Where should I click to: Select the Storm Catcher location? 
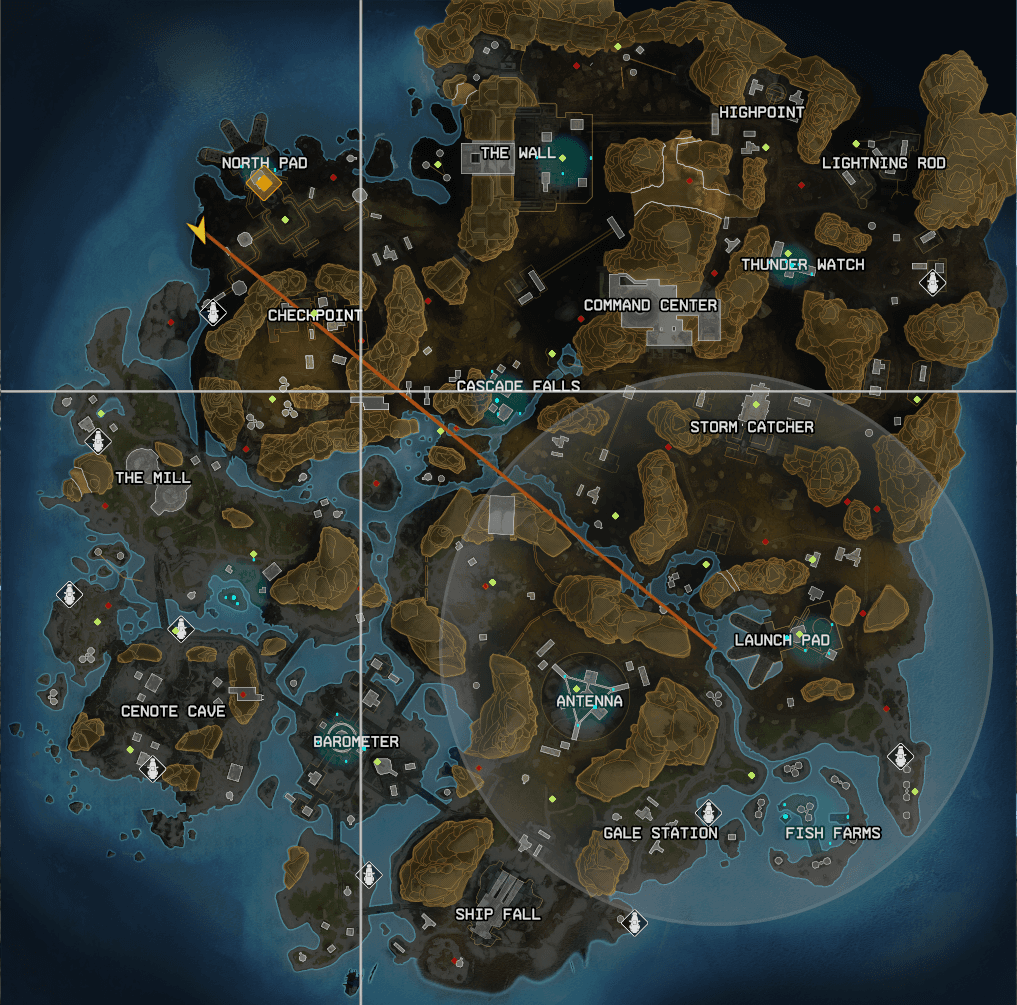point(751,427)
